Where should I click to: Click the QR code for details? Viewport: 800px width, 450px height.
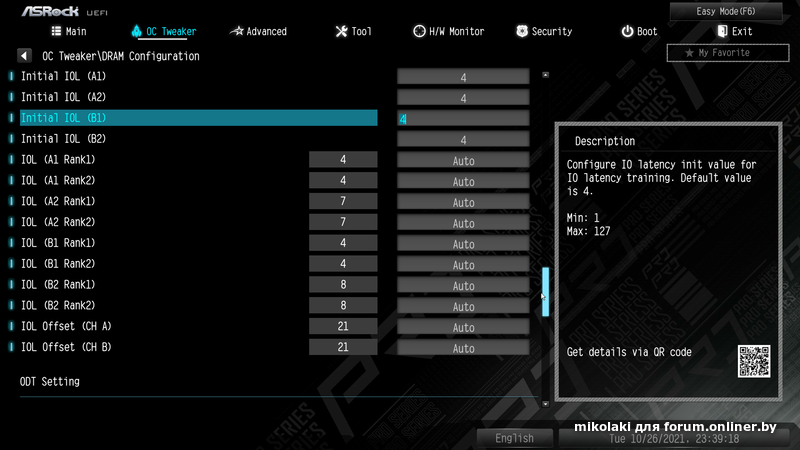tap(754, 361)
